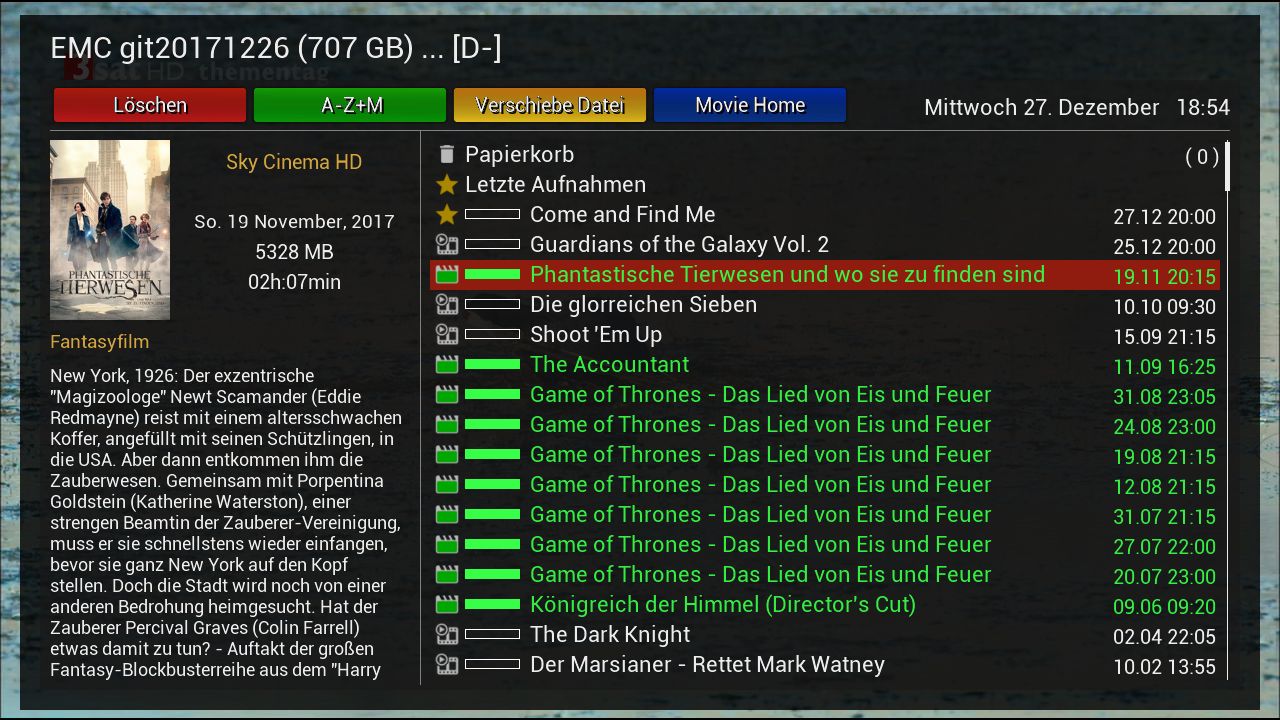The width and height of the screenshot is (1280, 720).
Task: Choose The Dark Knight recording
Action: 610,635
